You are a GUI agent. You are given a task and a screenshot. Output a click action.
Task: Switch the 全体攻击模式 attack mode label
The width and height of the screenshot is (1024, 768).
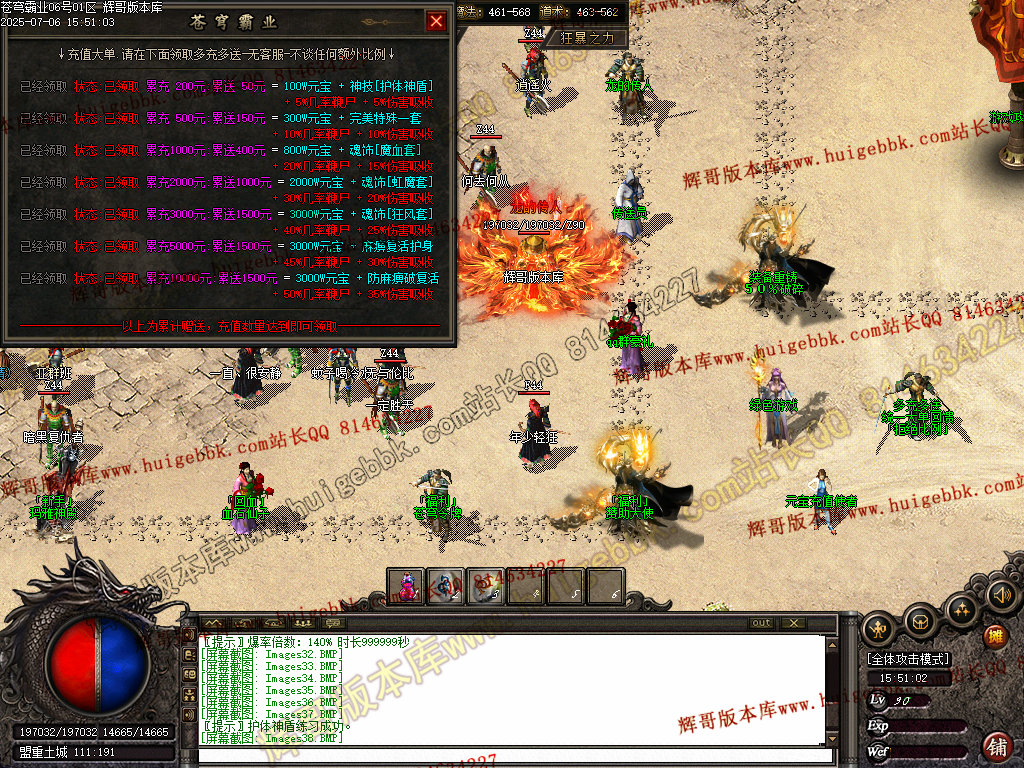click(908, 660)
